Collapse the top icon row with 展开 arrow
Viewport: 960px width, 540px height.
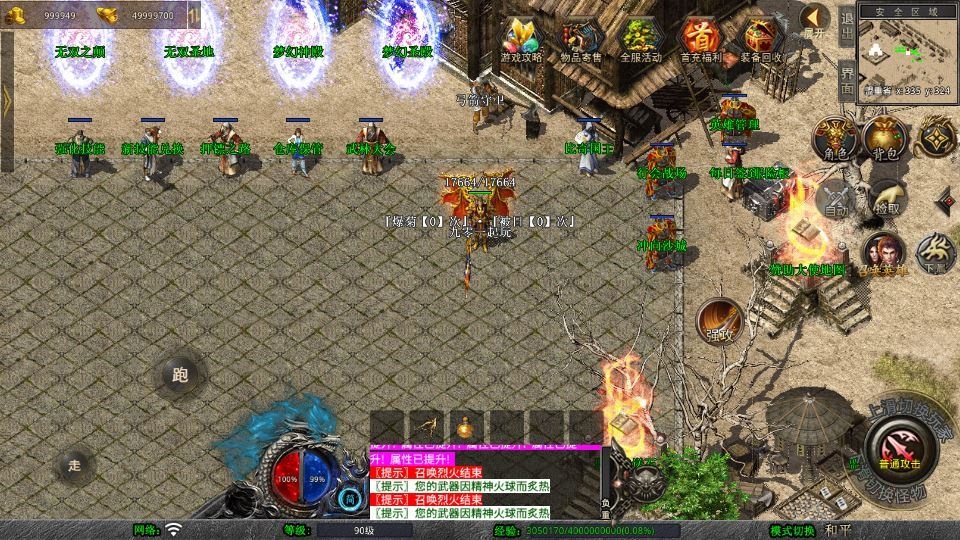coord(815,20)
